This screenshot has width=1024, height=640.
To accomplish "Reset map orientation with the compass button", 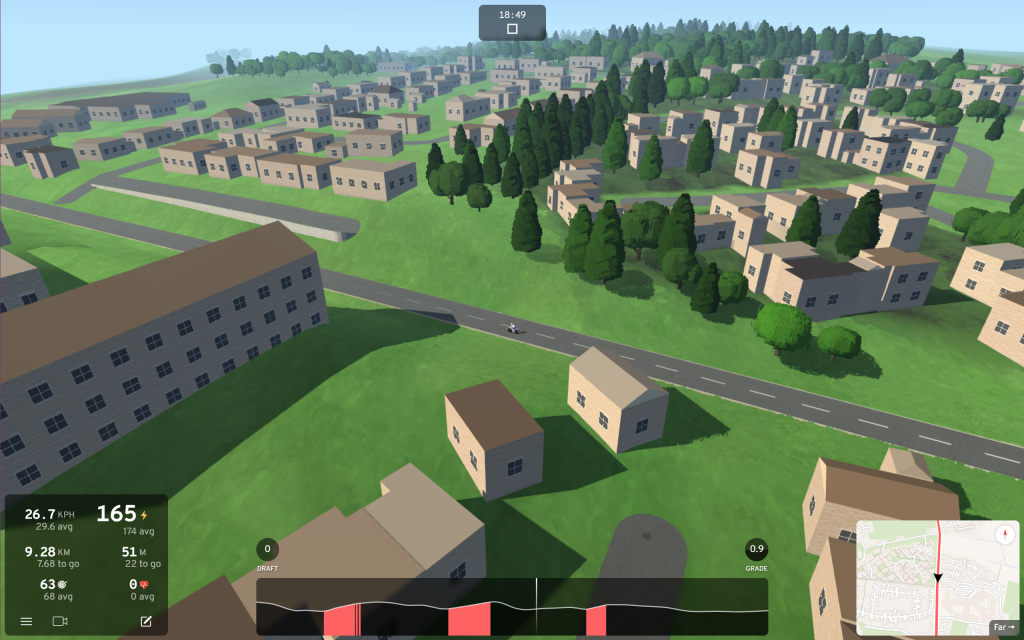I will [x=1003, y=535].
